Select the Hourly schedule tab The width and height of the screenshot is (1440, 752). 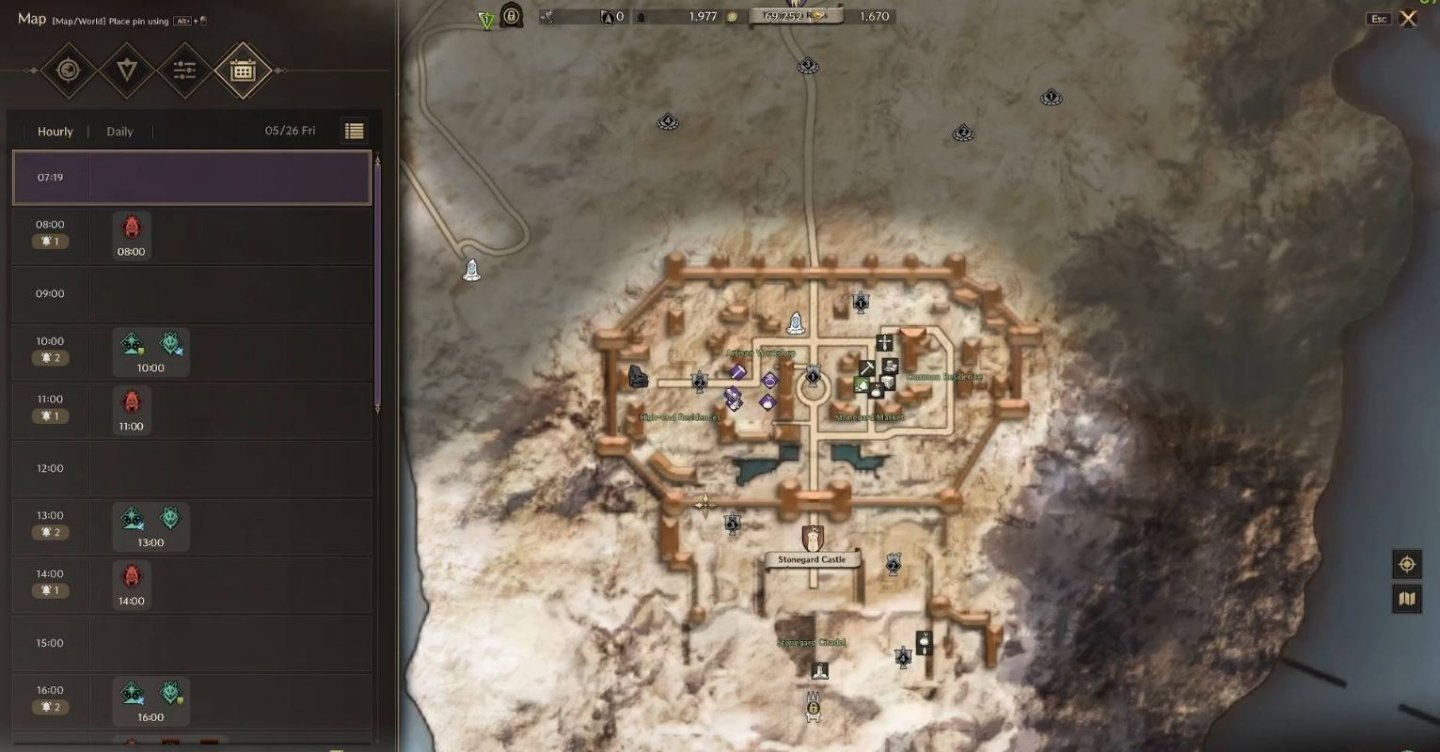[55, 132]
